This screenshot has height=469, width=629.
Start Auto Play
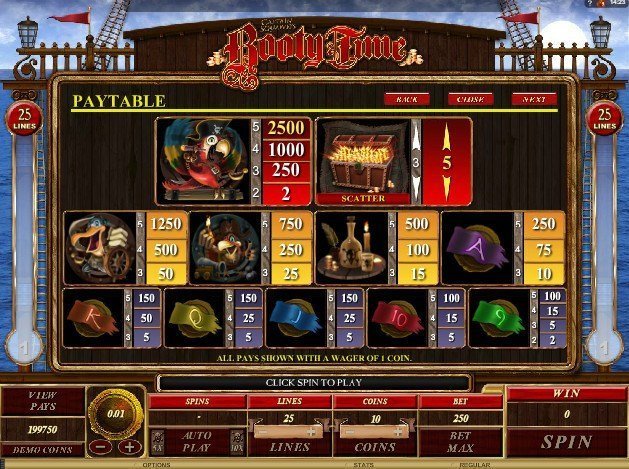[195, 441]
